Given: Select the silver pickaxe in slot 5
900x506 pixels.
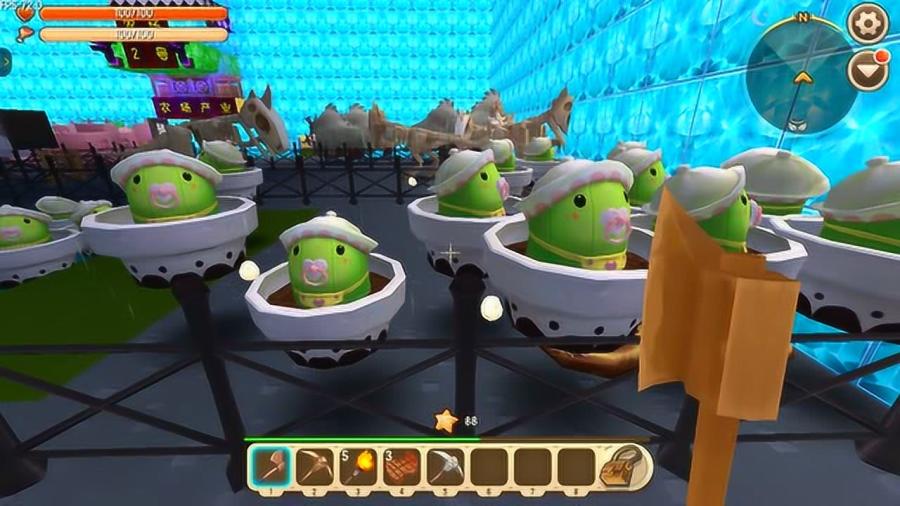Looking at the screenshot, I should (x=445, y=466).
